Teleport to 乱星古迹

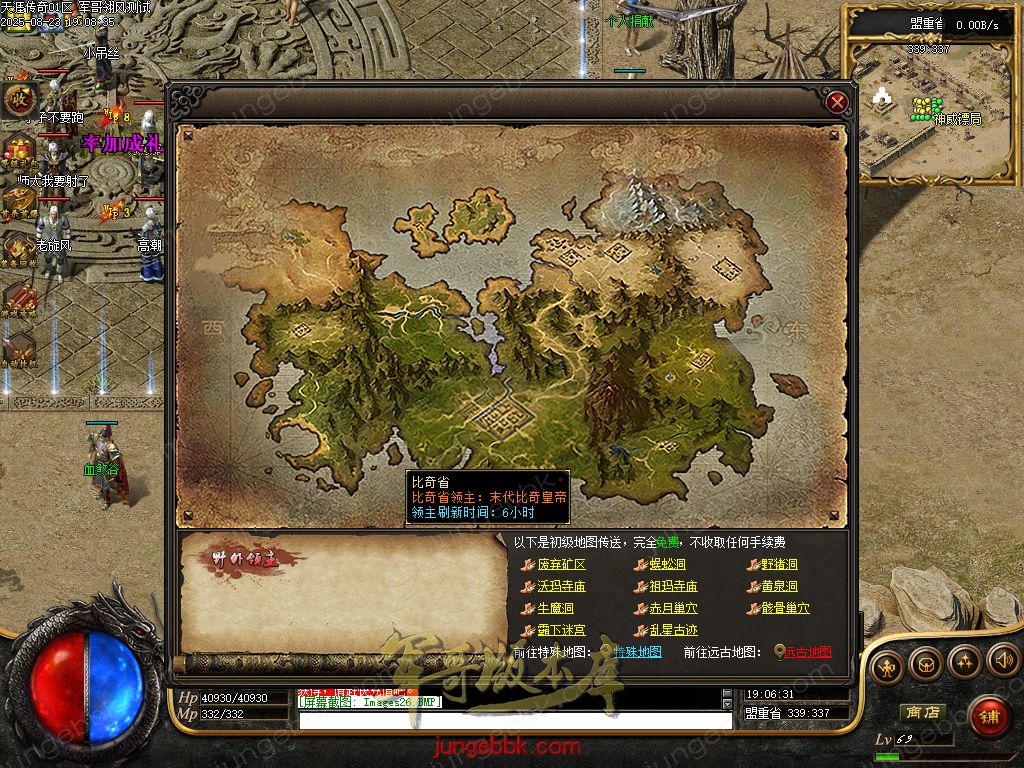673,631
